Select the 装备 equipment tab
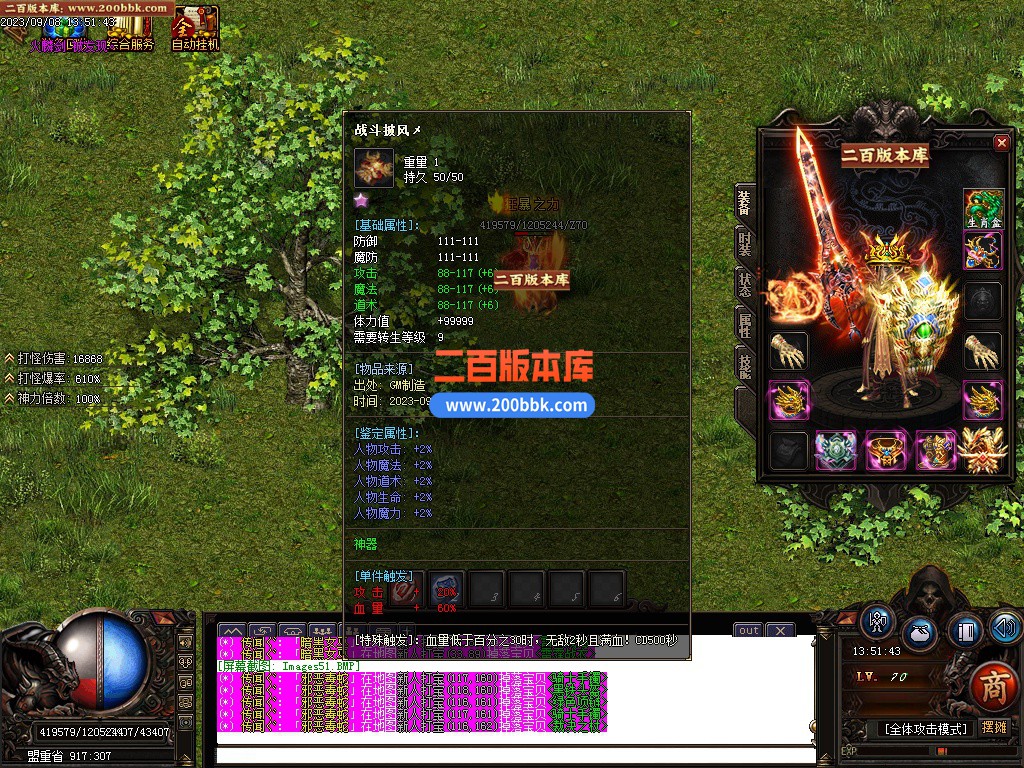Screen dimensions: 1024x768 coord(745,202)
